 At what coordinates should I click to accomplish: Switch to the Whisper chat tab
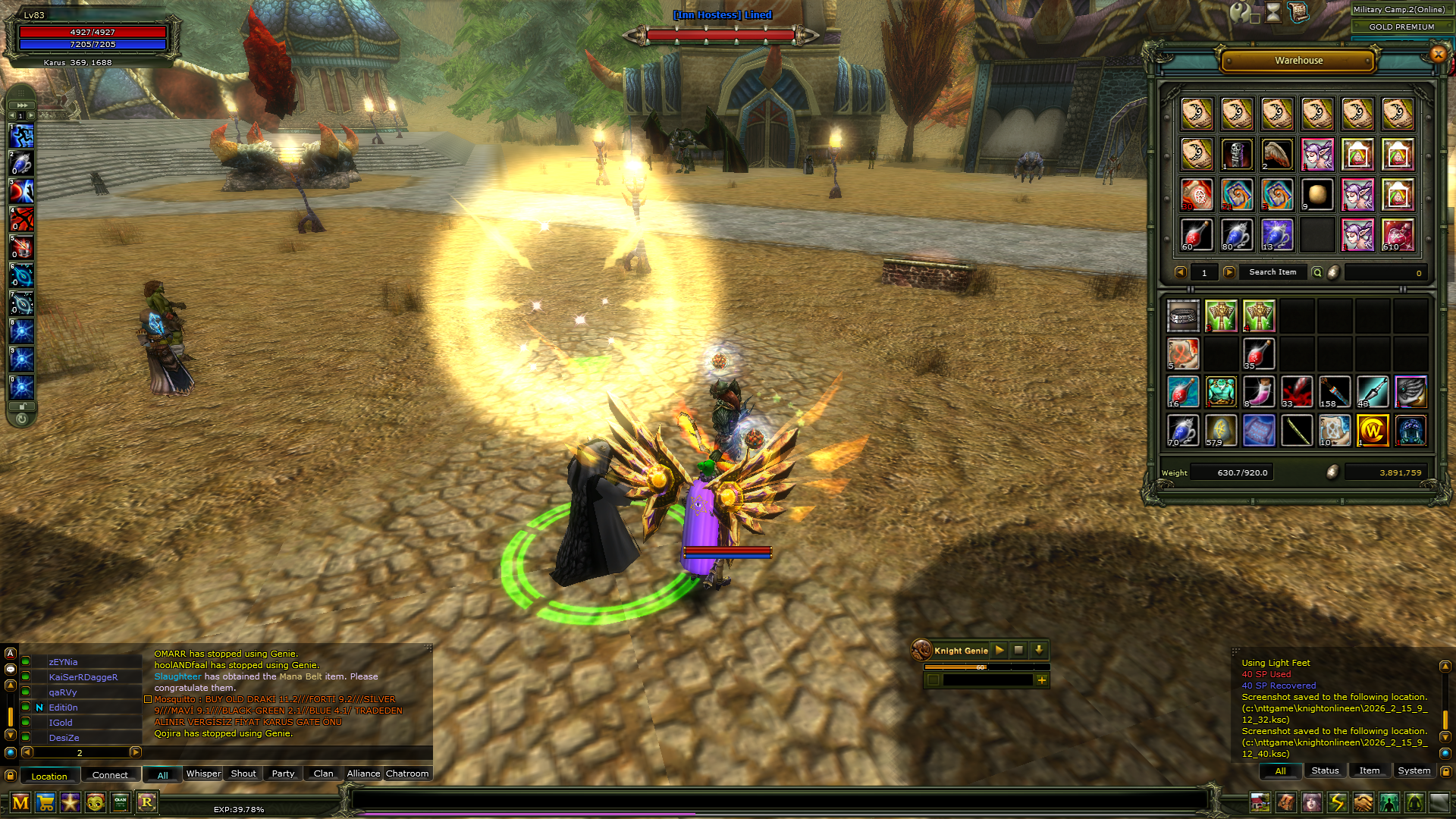[203, 773]
